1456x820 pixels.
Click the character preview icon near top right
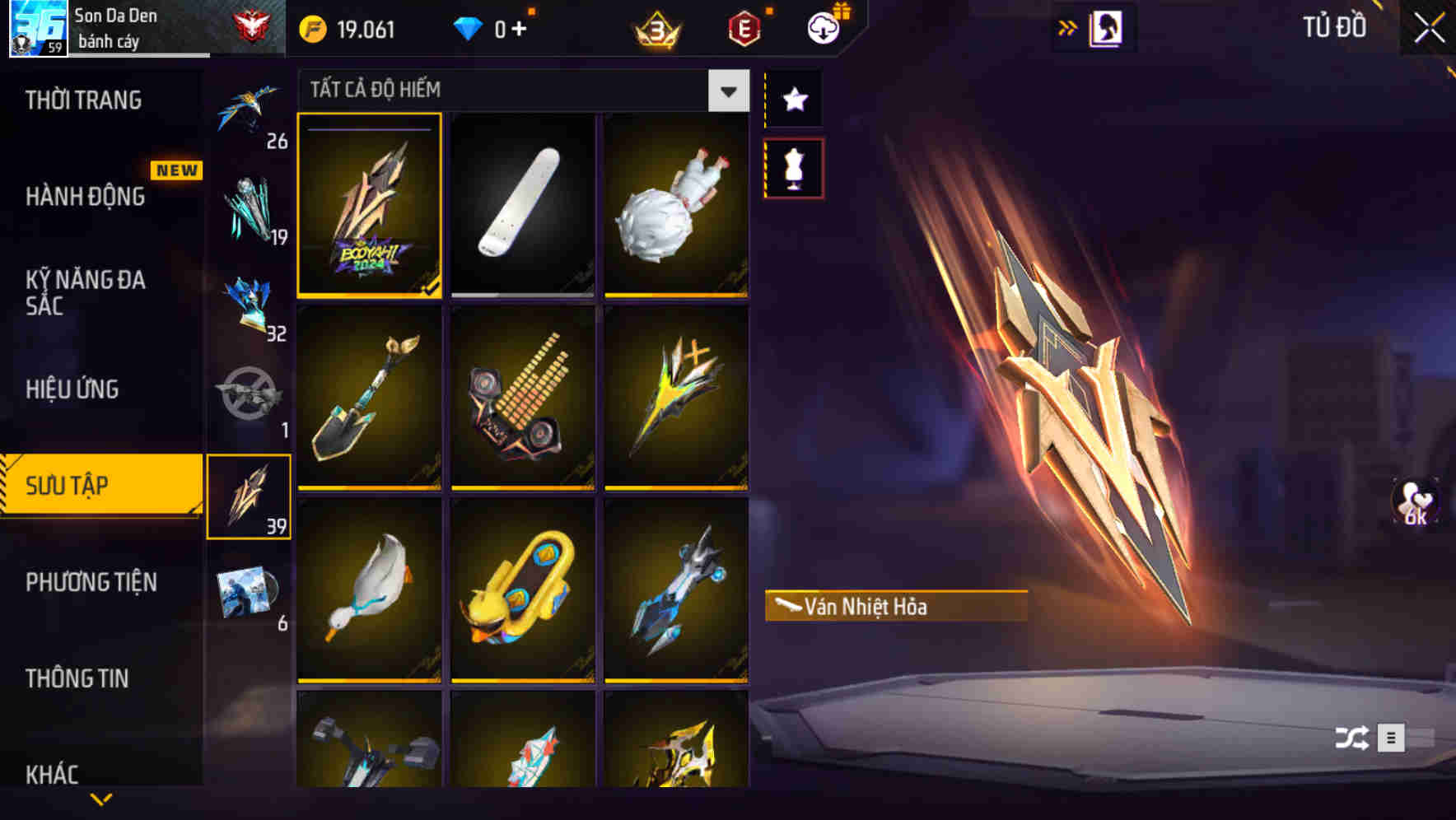[1108, 26]
